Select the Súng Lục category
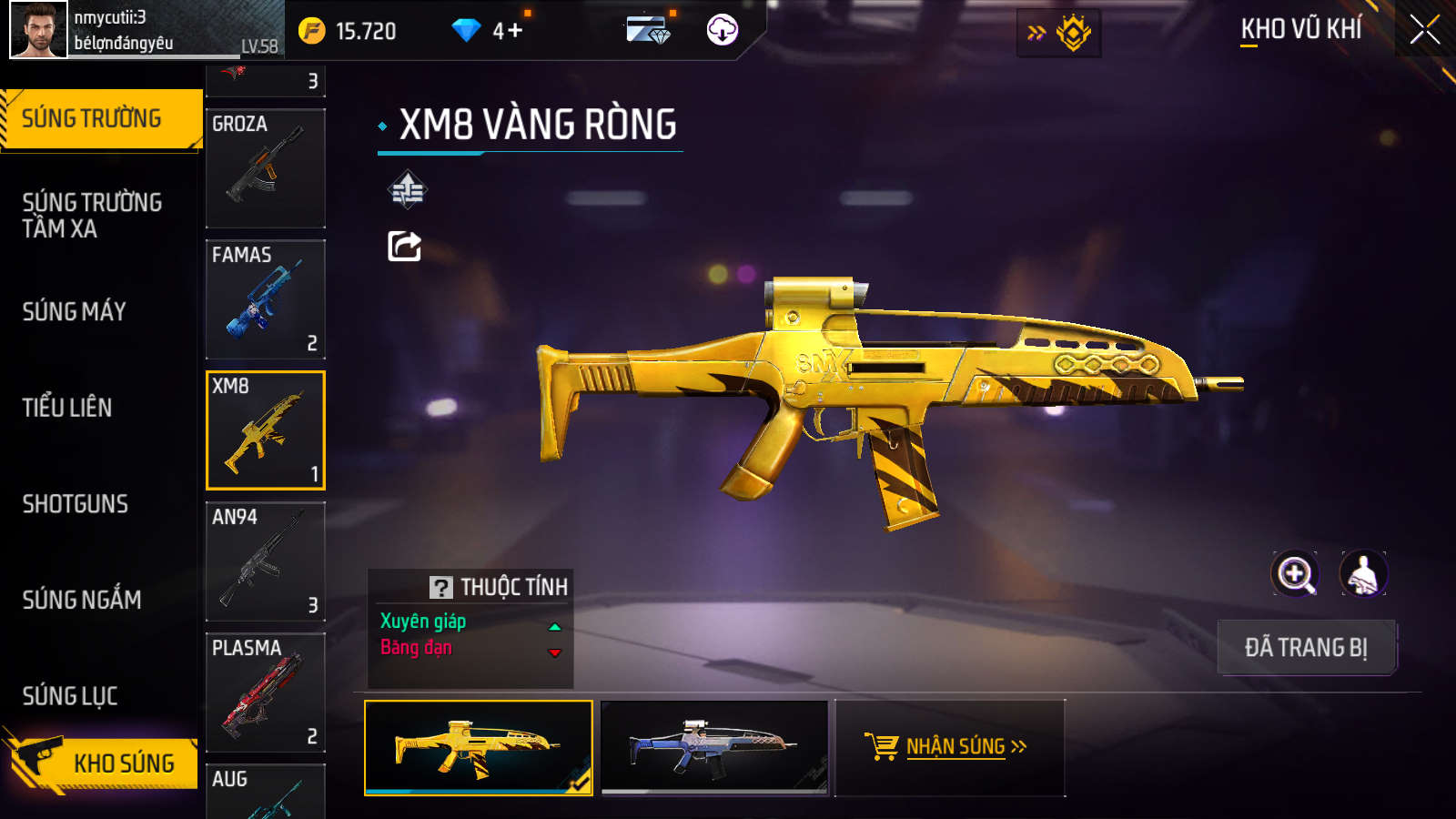This screenshot has height=819, width=1456. point(70,696)
